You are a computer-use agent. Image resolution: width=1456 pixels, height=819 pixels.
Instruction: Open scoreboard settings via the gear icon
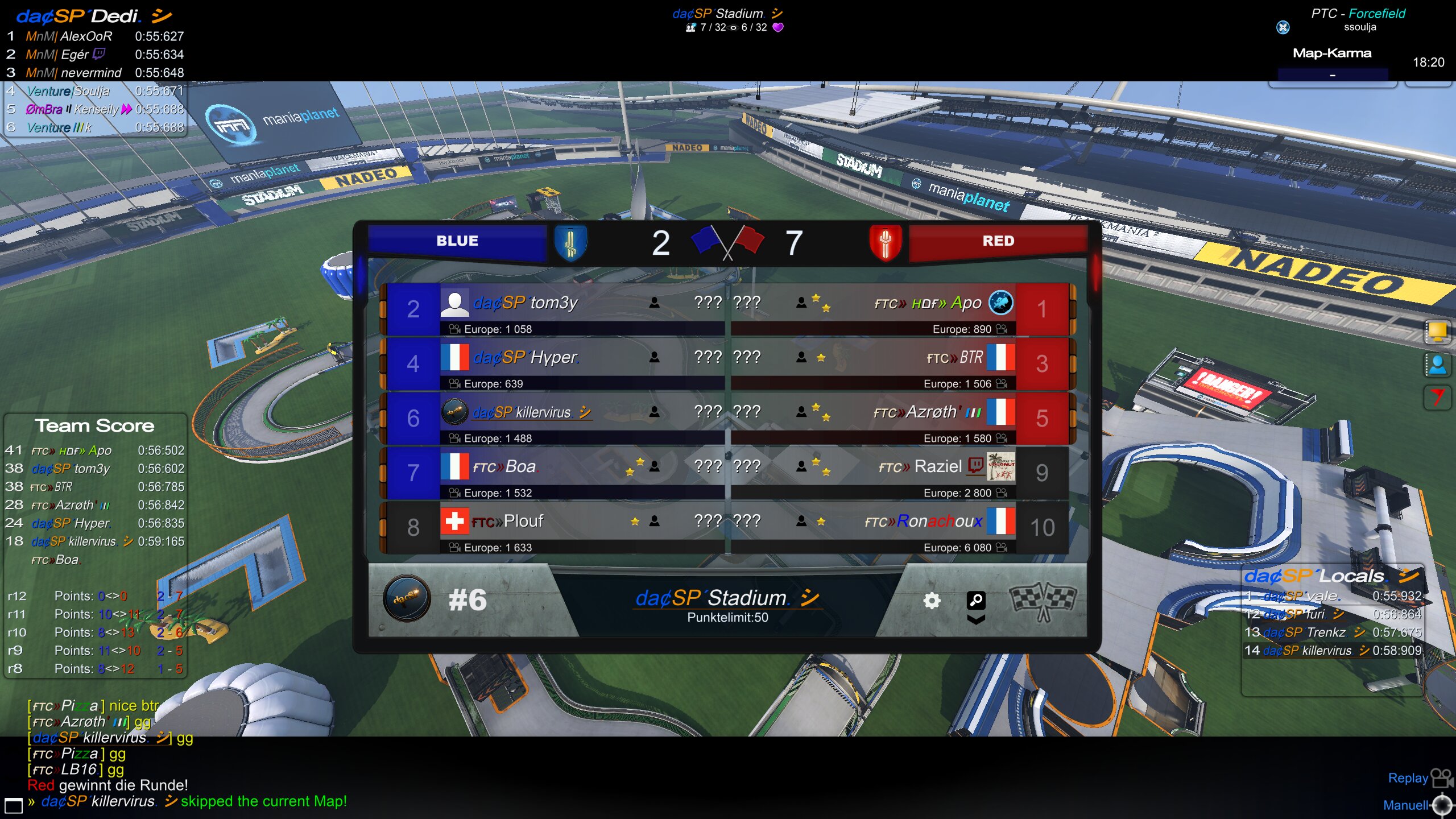(x=931, y=601)
